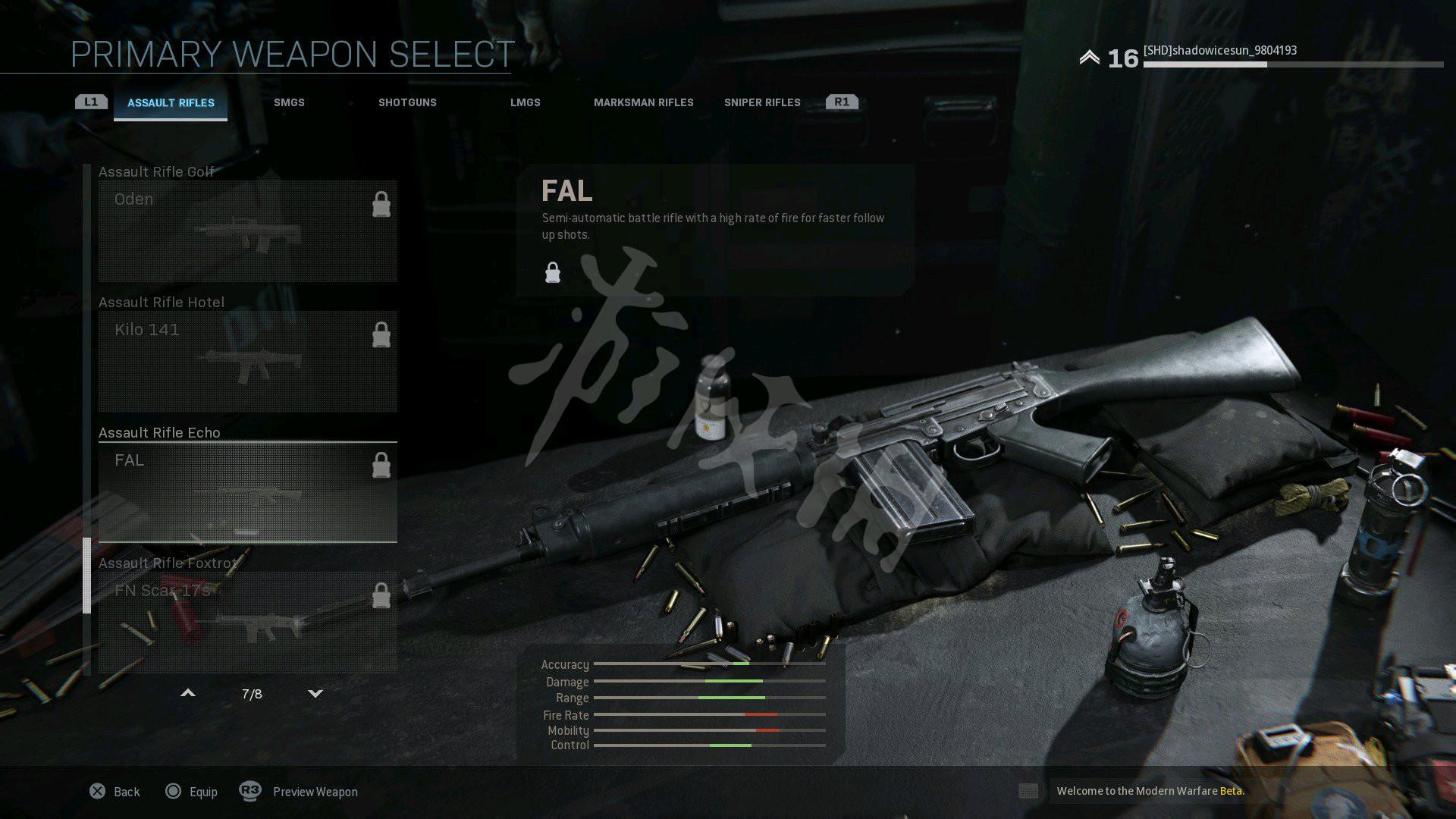Viewport: 1456px width, 819px height.
Task: Click the shadowicesun player name
Action: 1219,51
